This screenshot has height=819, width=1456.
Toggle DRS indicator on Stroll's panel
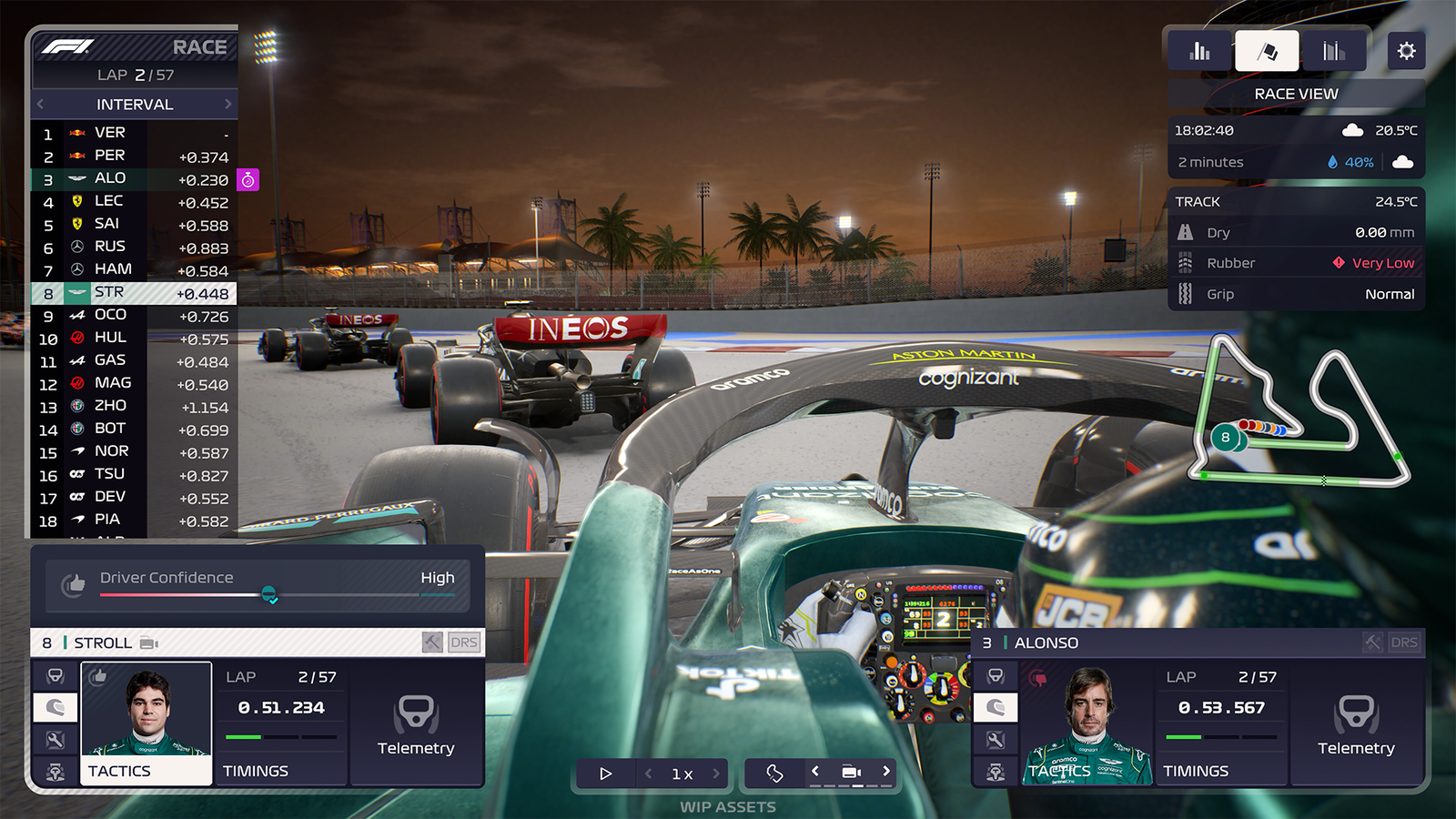(464, 642)
